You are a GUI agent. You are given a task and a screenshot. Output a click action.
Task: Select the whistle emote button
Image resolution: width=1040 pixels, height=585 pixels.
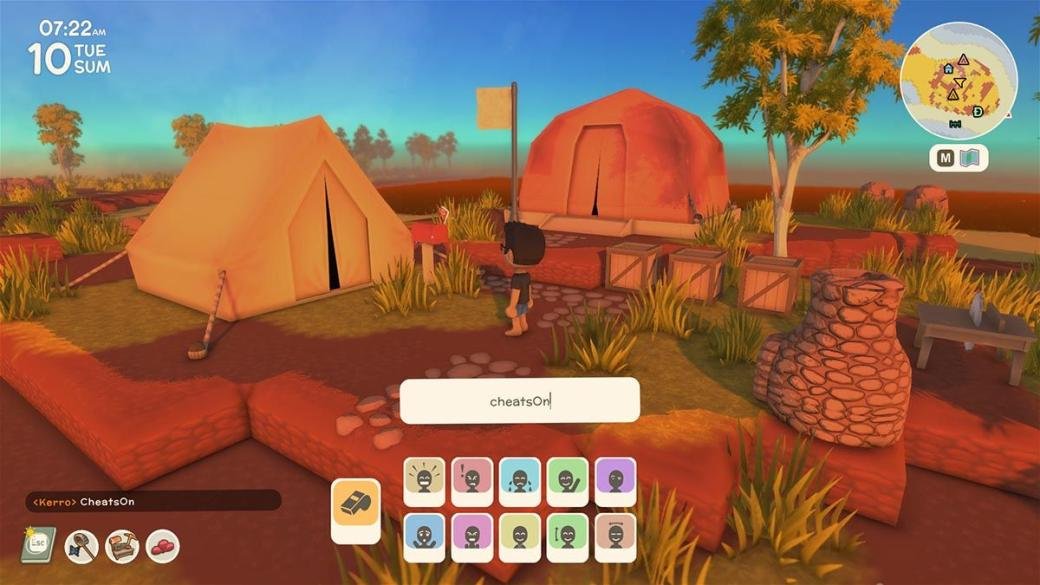click(356, 508)
